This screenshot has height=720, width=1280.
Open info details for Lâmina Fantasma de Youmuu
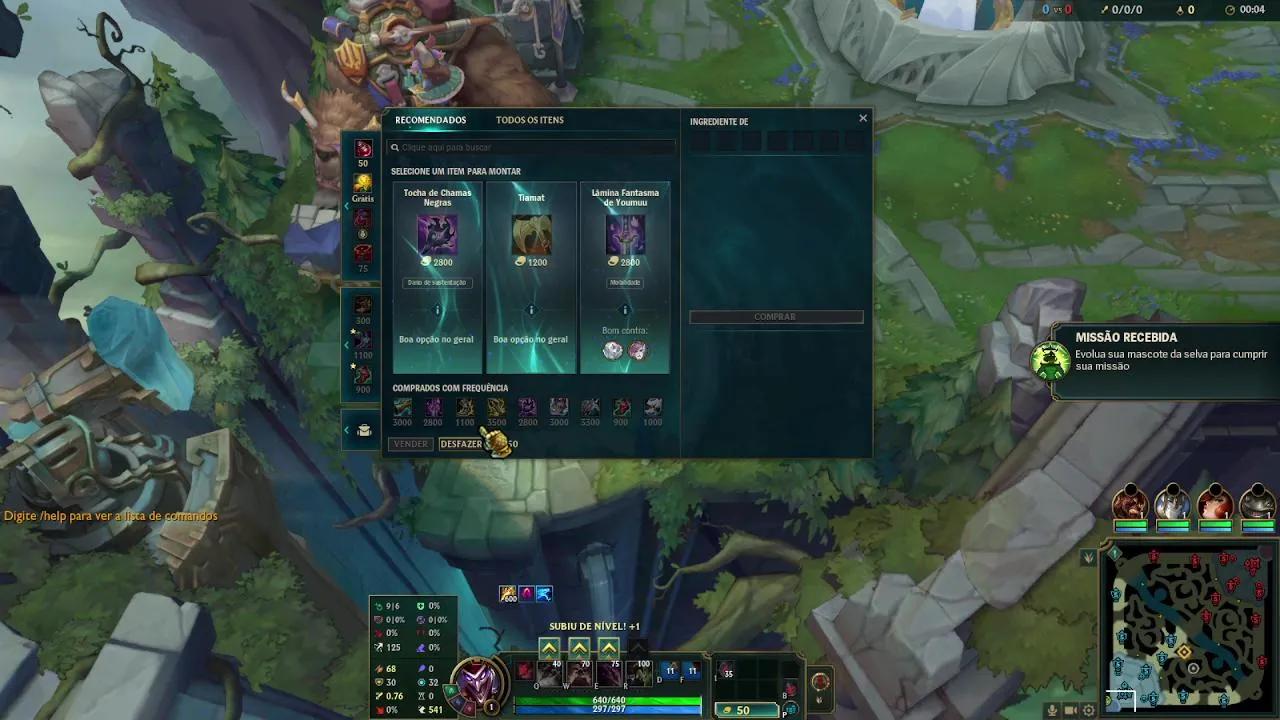(x=624, y=308)
